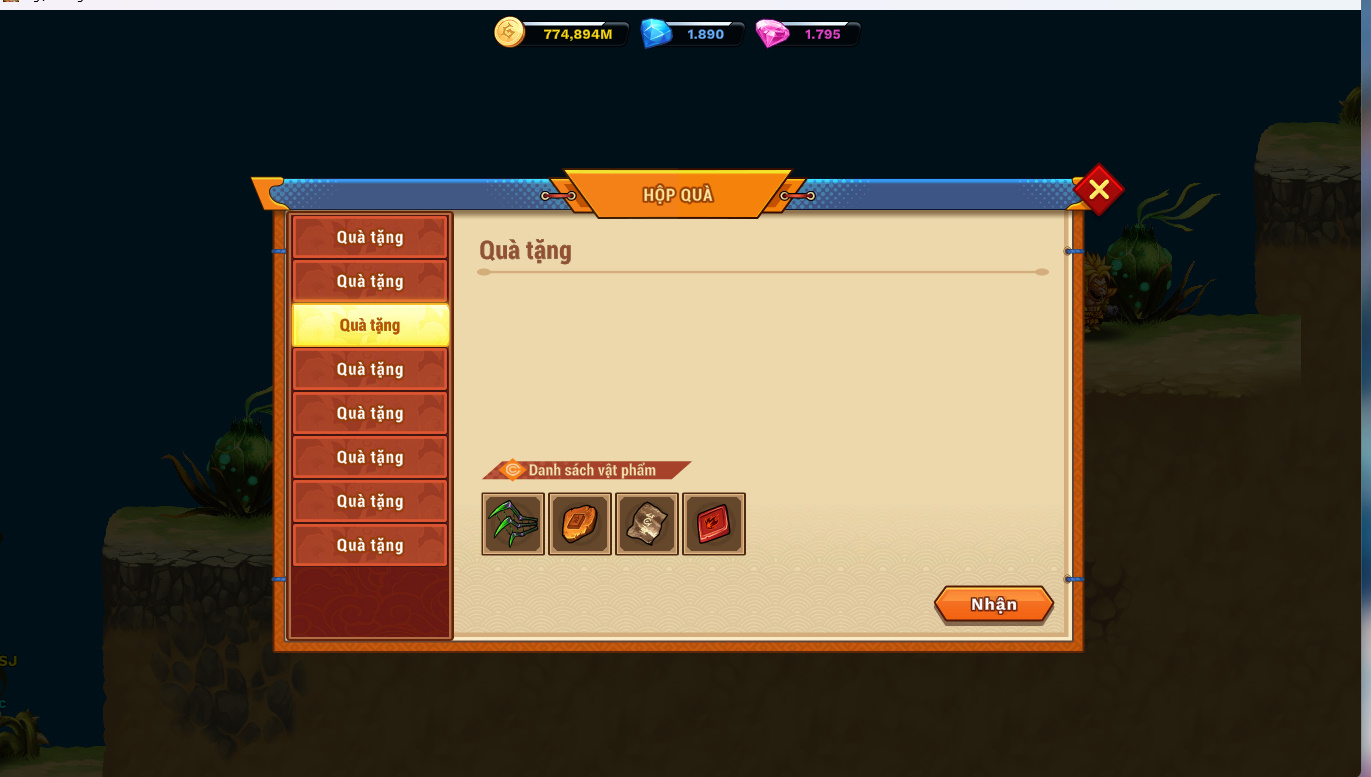
Task: Inspect the green claw item
Action: 513,524
